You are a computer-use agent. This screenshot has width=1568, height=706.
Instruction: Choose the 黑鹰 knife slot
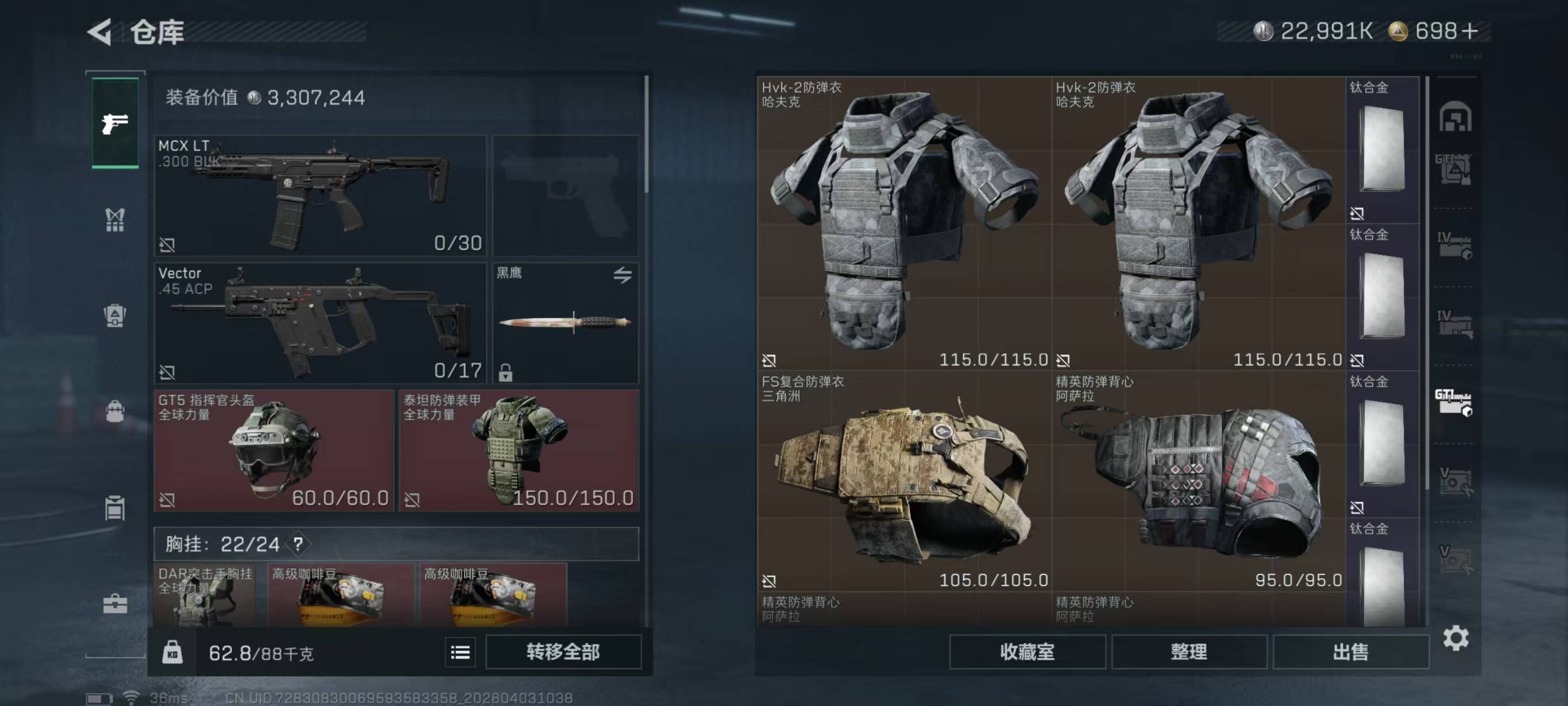(x=565, y=323)
